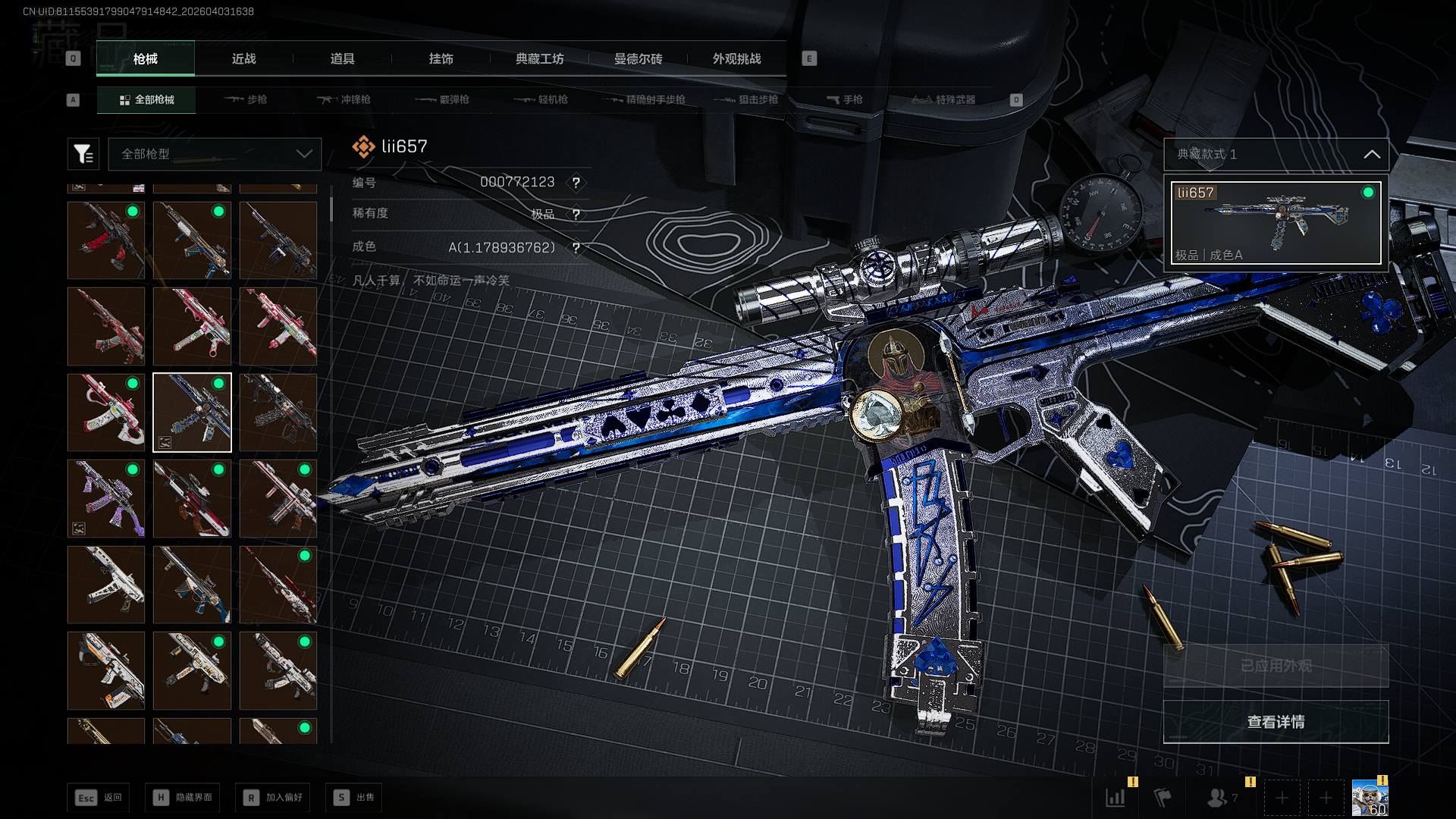Filter weapons by 冲锋枪 submachine guns

(x=344, y=100)
